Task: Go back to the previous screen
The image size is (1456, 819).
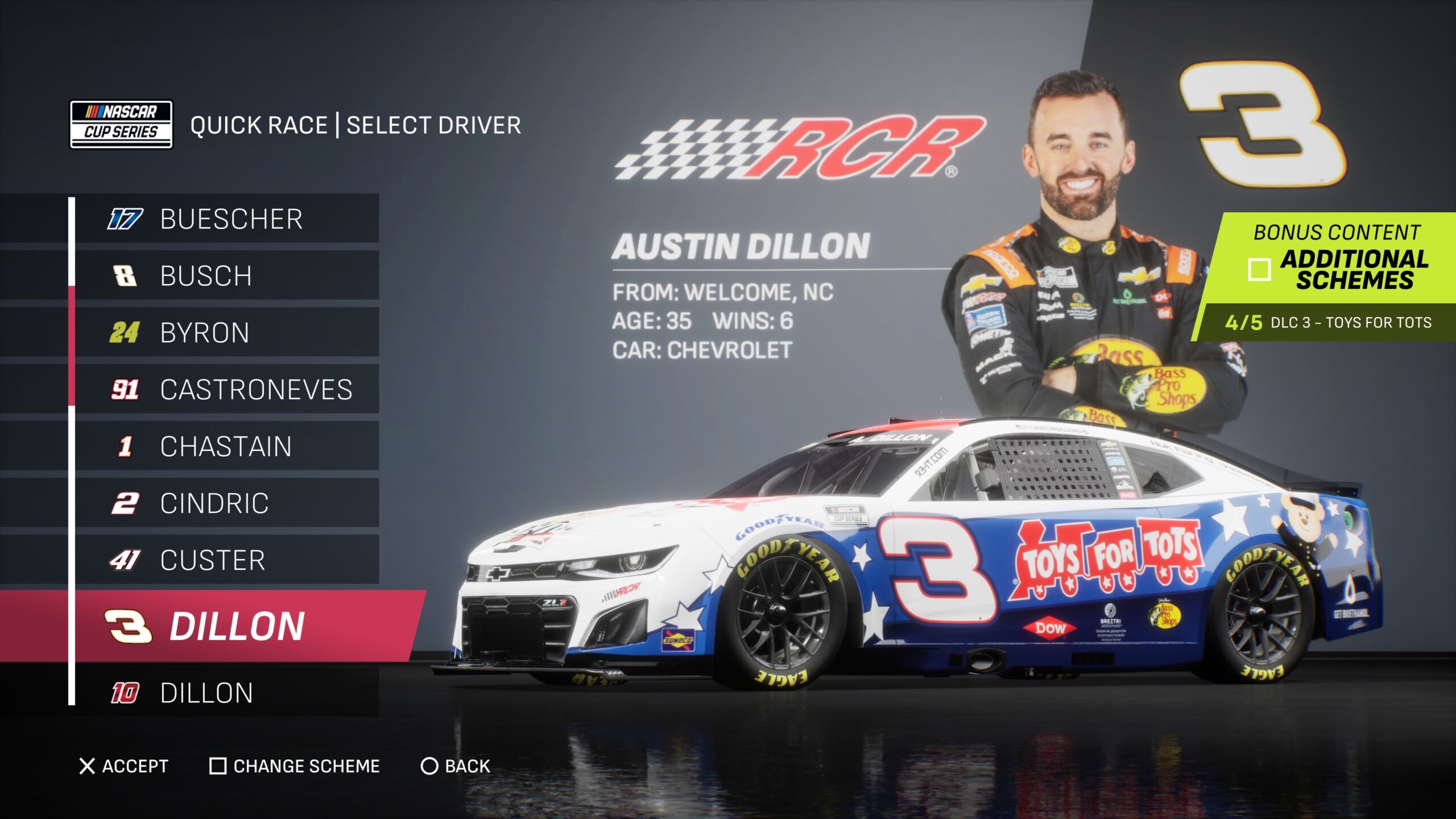Action: [455, 766]
